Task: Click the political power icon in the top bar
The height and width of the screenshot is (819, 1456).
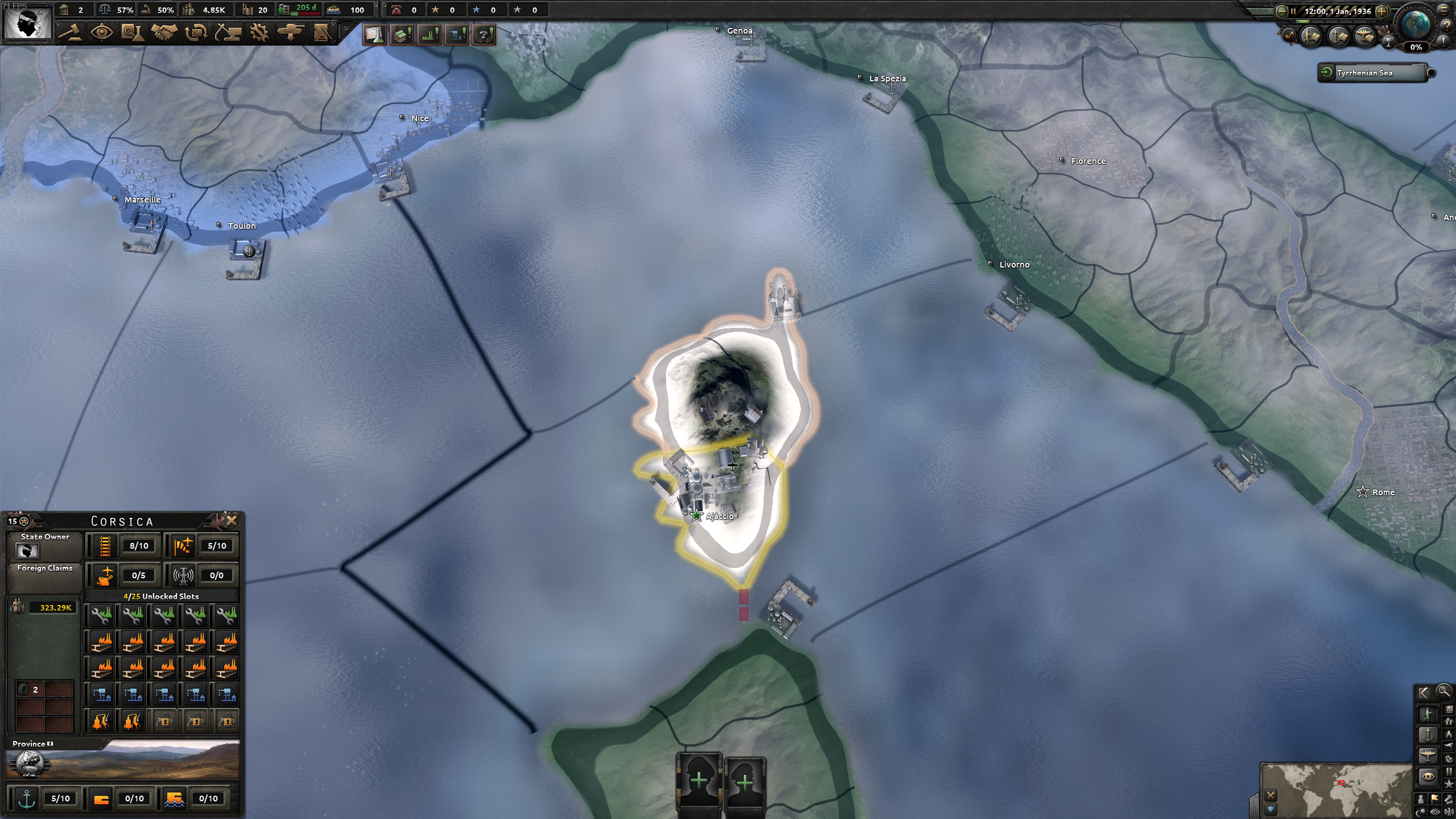Action: click(64, 10)
